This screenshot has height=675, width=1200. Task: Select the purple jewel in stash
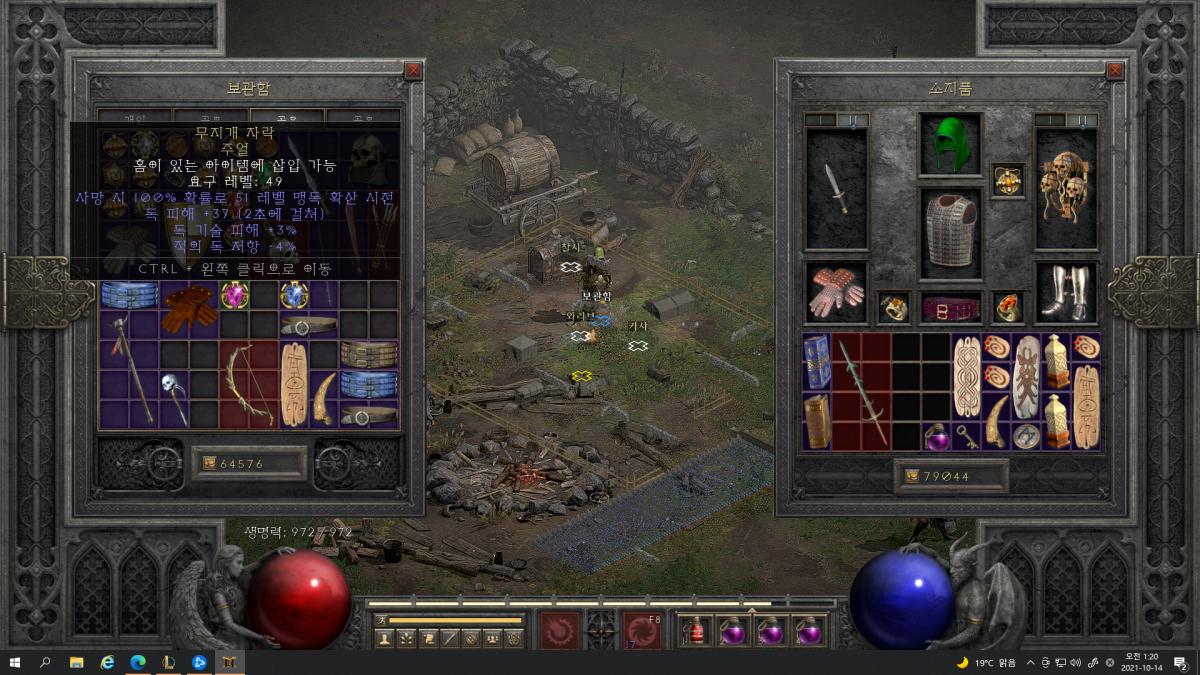[235, 295]
